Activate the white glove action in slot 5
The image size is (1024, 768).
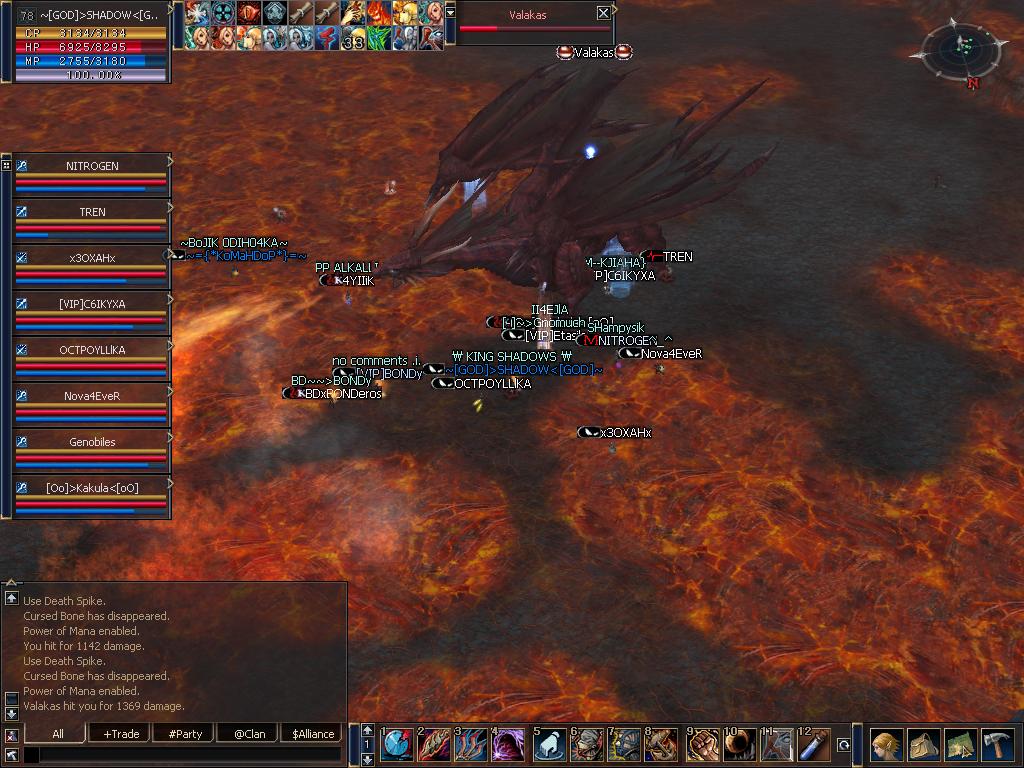tap(549, 745)
